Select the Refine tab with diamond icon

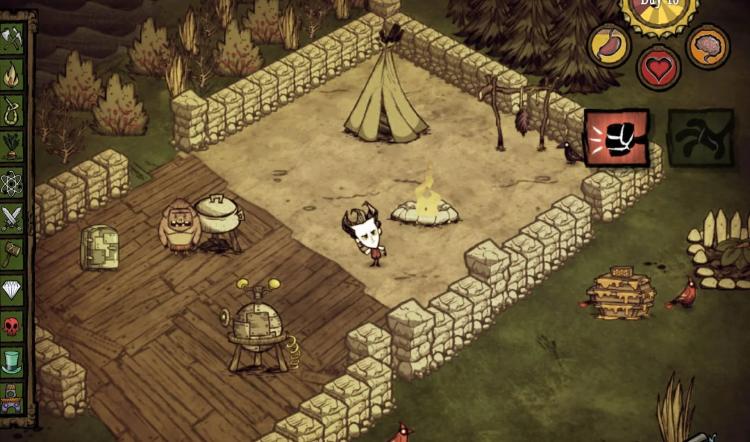[x=12, y=288]
